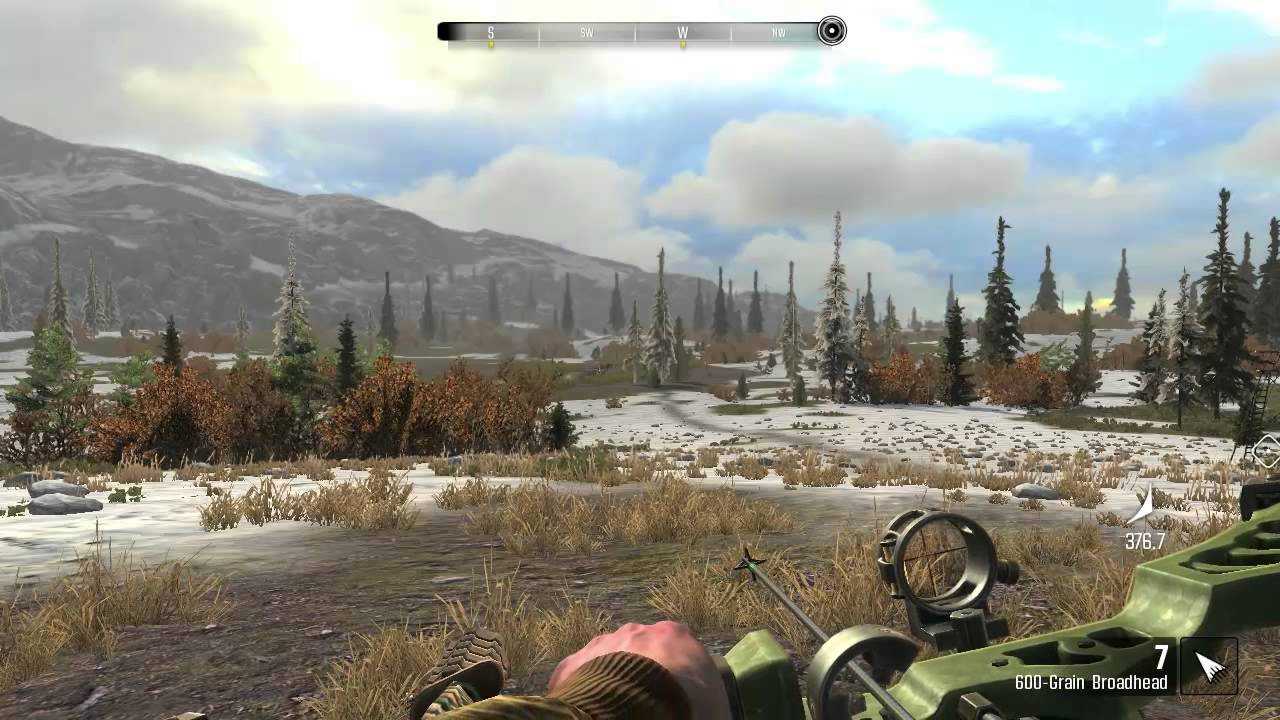Select the white waypoint flag marker
Viewport: 1280px width, 720px height.
1143,507
